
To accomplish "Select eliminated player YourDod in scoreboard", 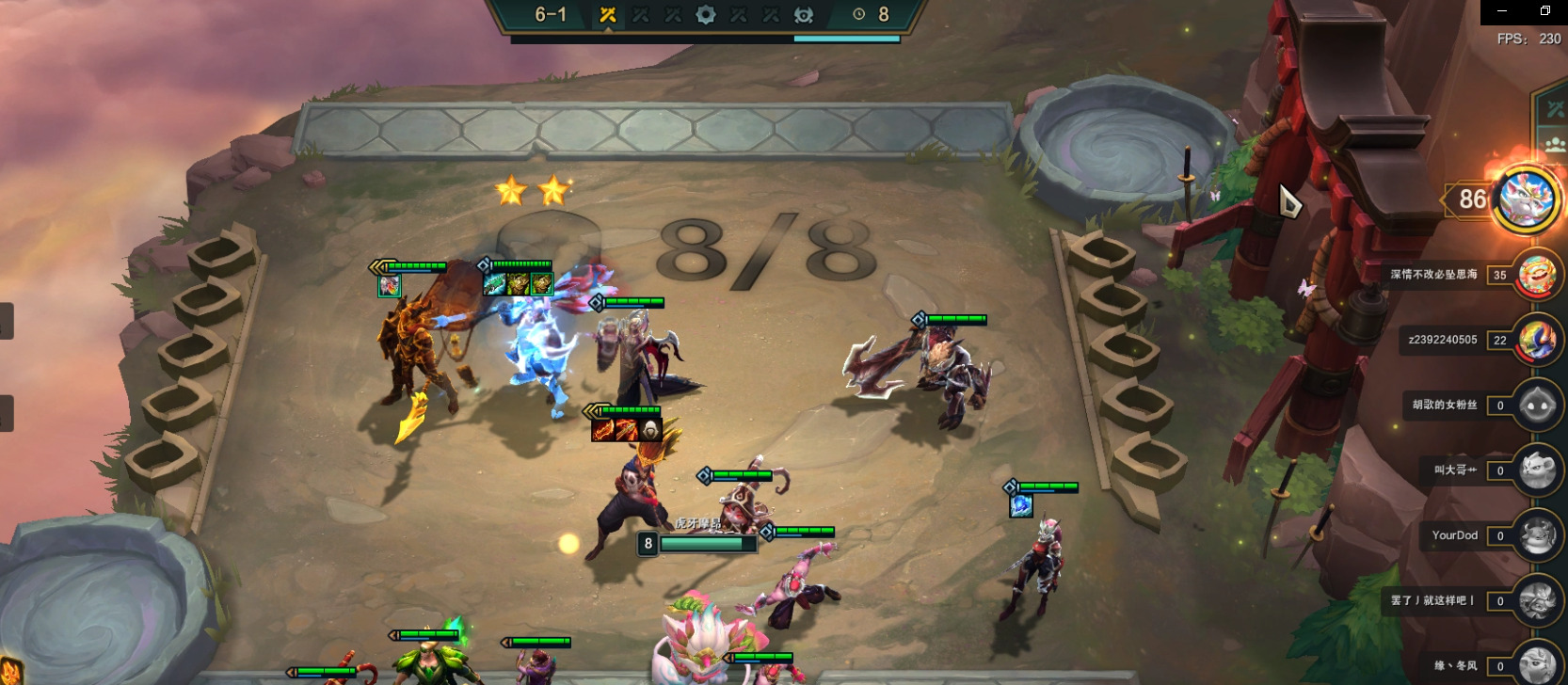I will tap(1536, 535).
